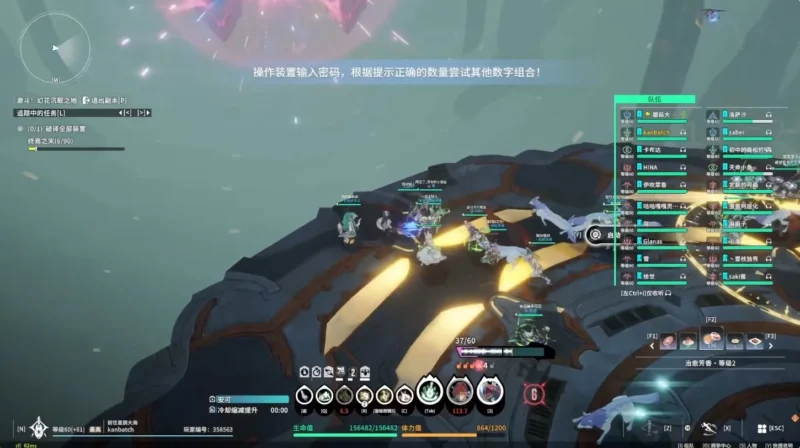Click the red number 6 target icon
The height and width of the screenshot is (448, 800).
click(535, 394)
